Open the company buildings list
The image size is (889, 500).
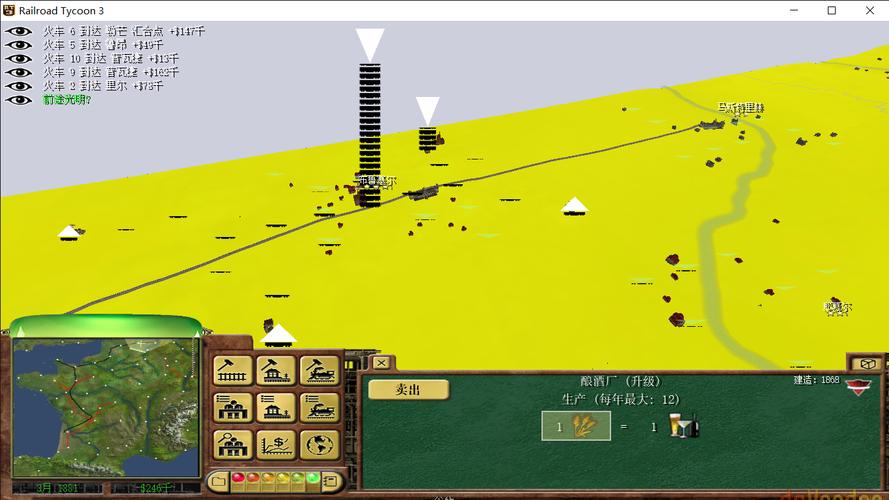[x=233, y=407]
